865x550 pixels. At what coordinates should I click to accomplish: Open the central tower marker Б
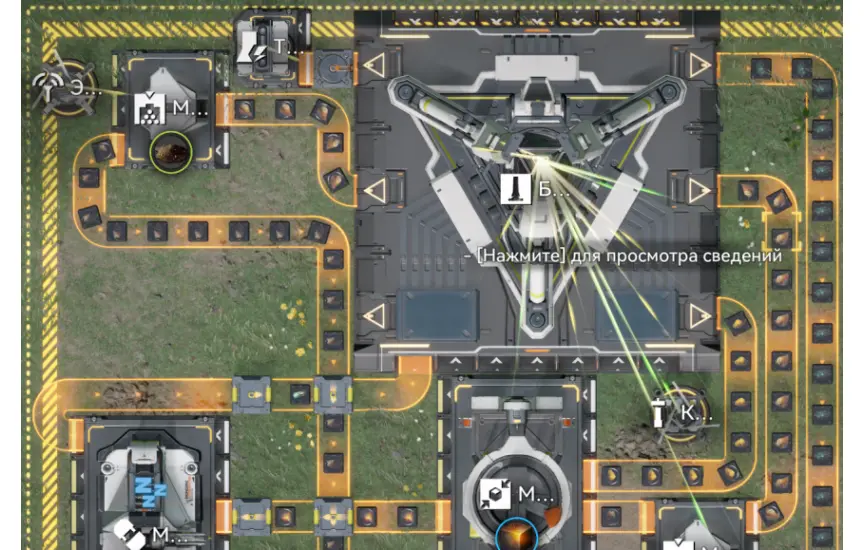512,187
